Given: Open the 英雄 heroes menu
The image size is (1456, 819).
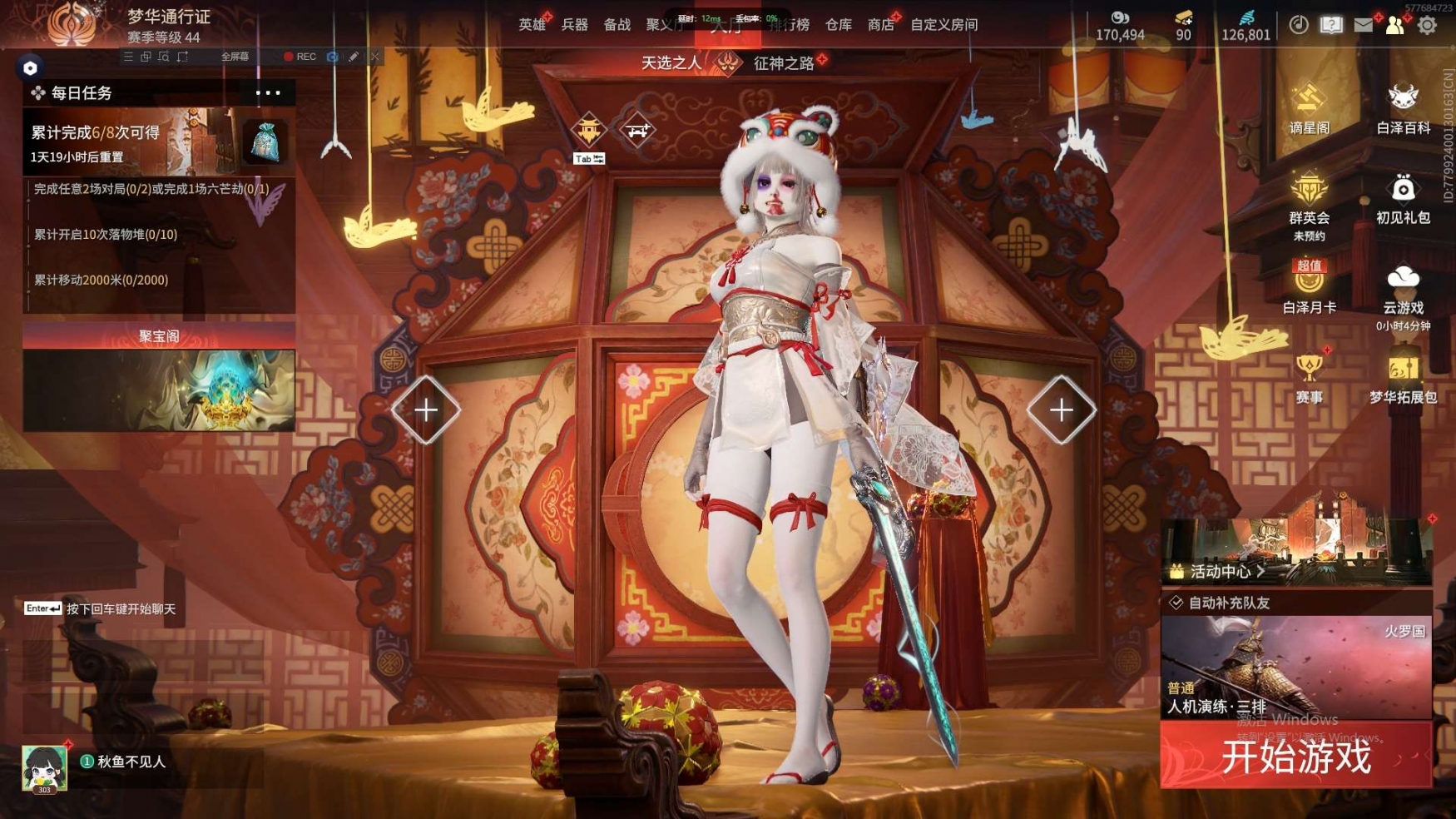Looking at the screenshot, I should (x=532, y=25).
